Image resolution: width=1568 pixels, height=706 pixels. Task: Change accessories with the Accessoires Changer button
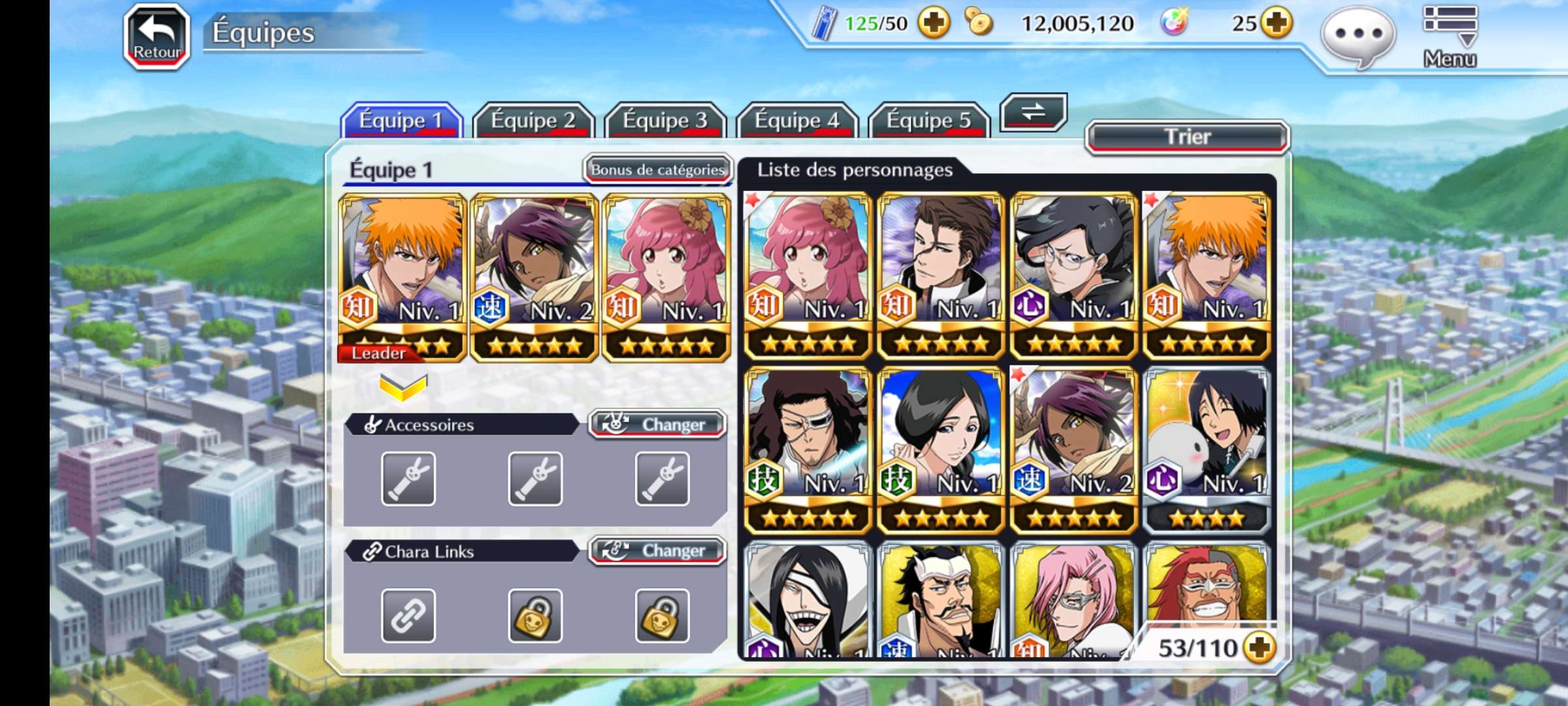tap(657, 425)
